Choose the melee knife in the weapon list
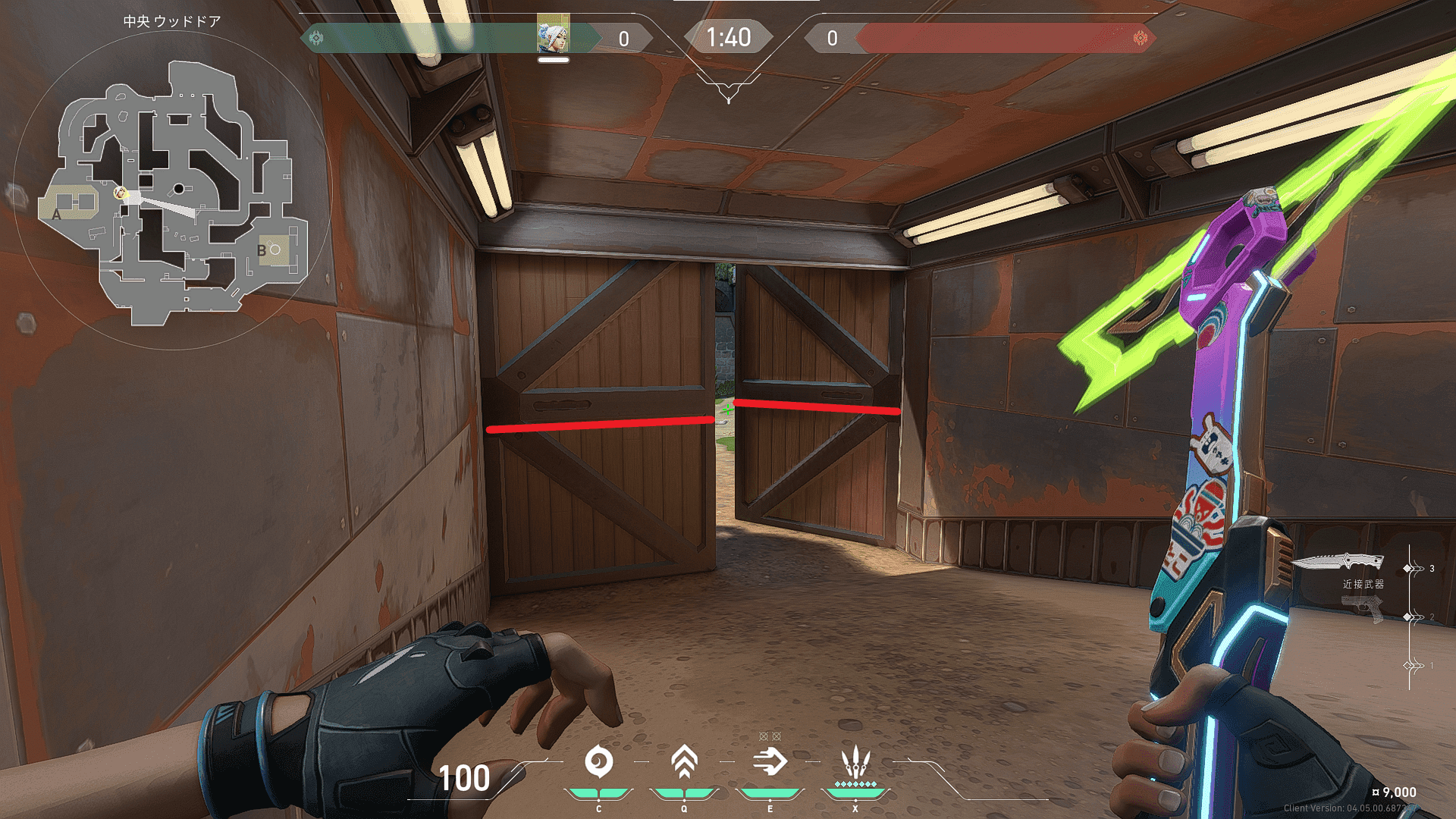The width and height of the screenshot is (1456, 819). click(x=1338, y=562)
